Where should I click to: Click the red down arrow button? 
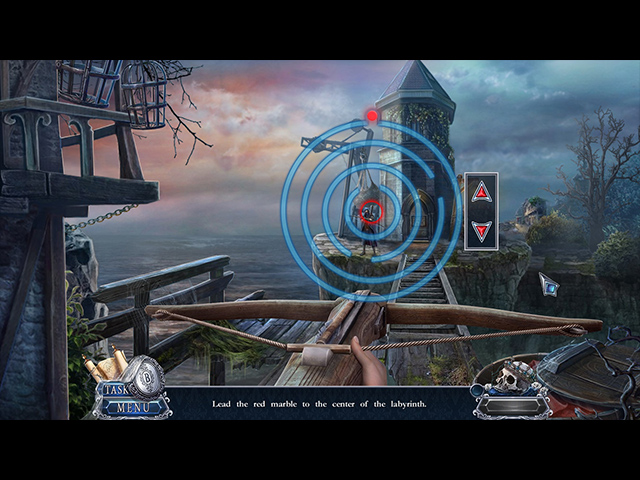click(481, 231)
